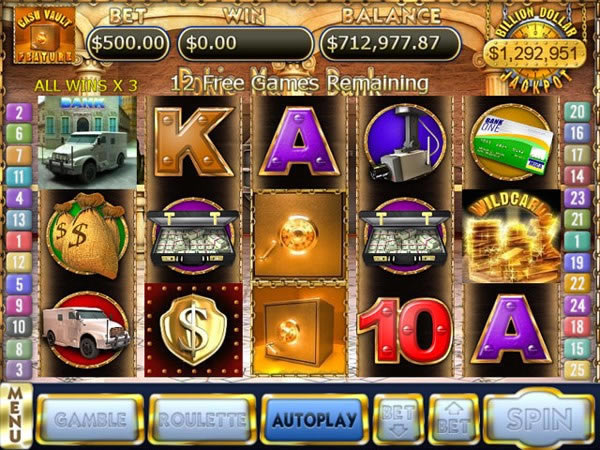This screenshot has height=450, width=600.
Task: Open the vertical MENU tab
Action: 15,414
